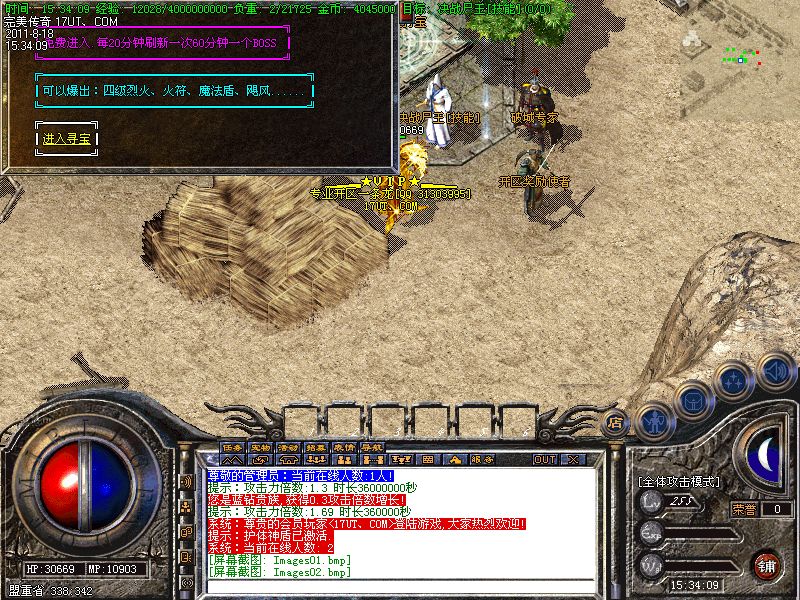Open the 表情 emotes tab
Image resolution: width=800 pixels, height=600 pixels.
tap(345, 446)
